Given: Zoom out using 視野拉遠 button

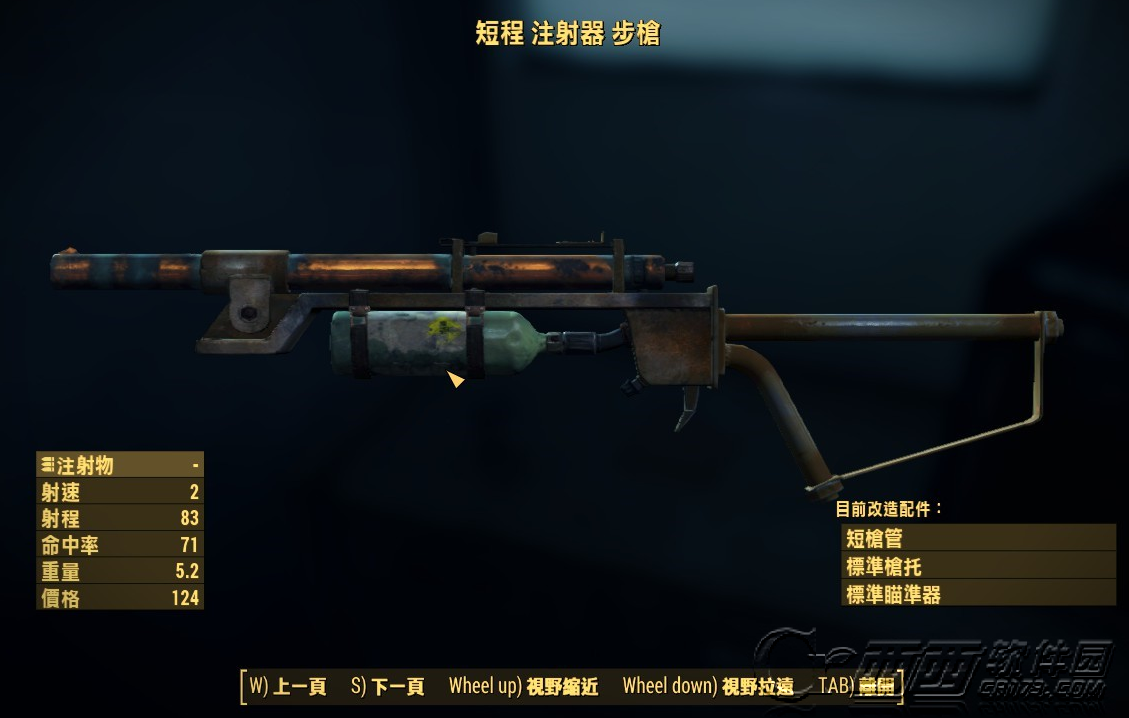Looking at the screenshot, I should (707, 686).
